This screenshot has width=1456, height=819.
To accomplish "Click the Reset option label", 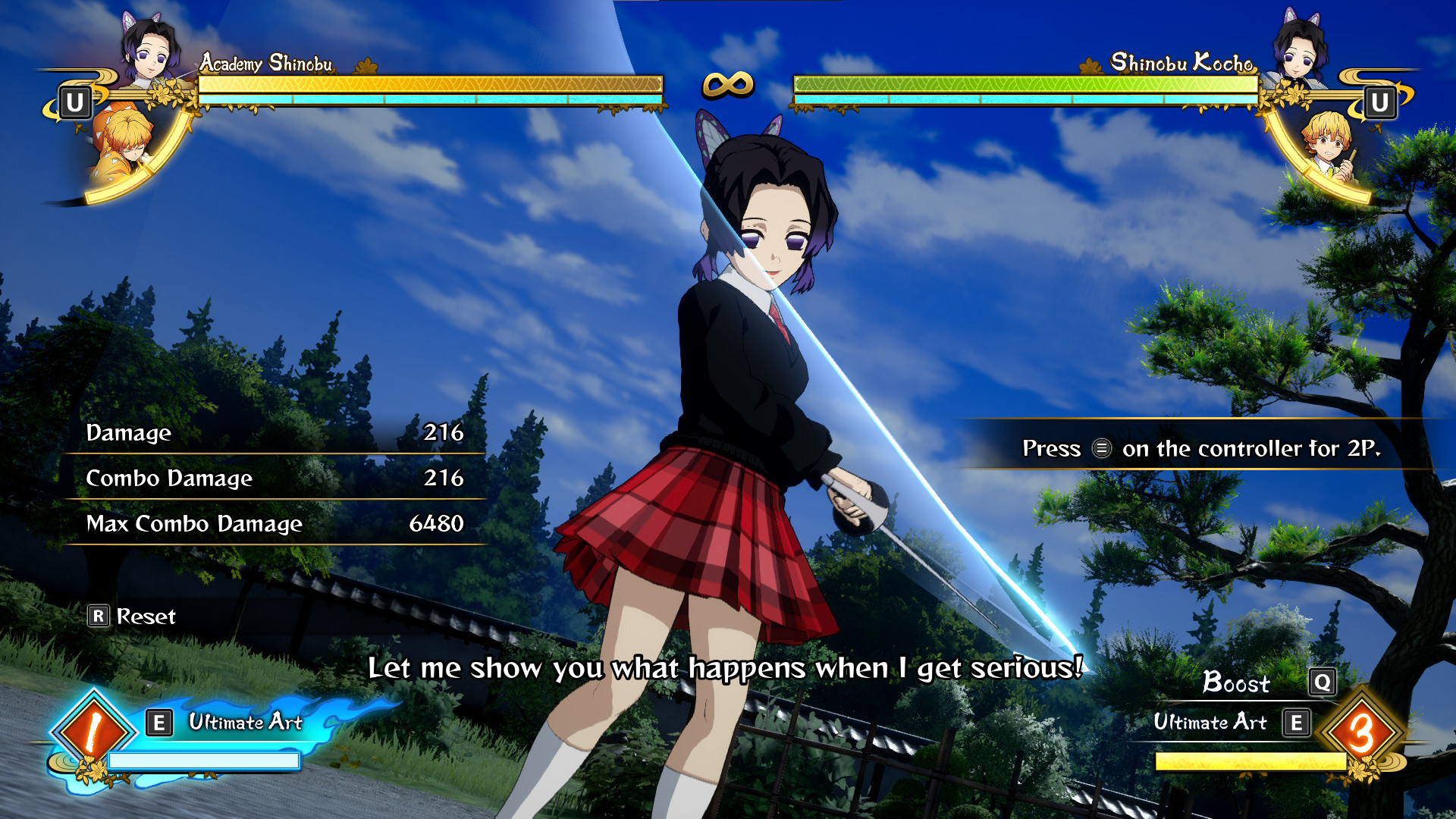I will [145, 617].
